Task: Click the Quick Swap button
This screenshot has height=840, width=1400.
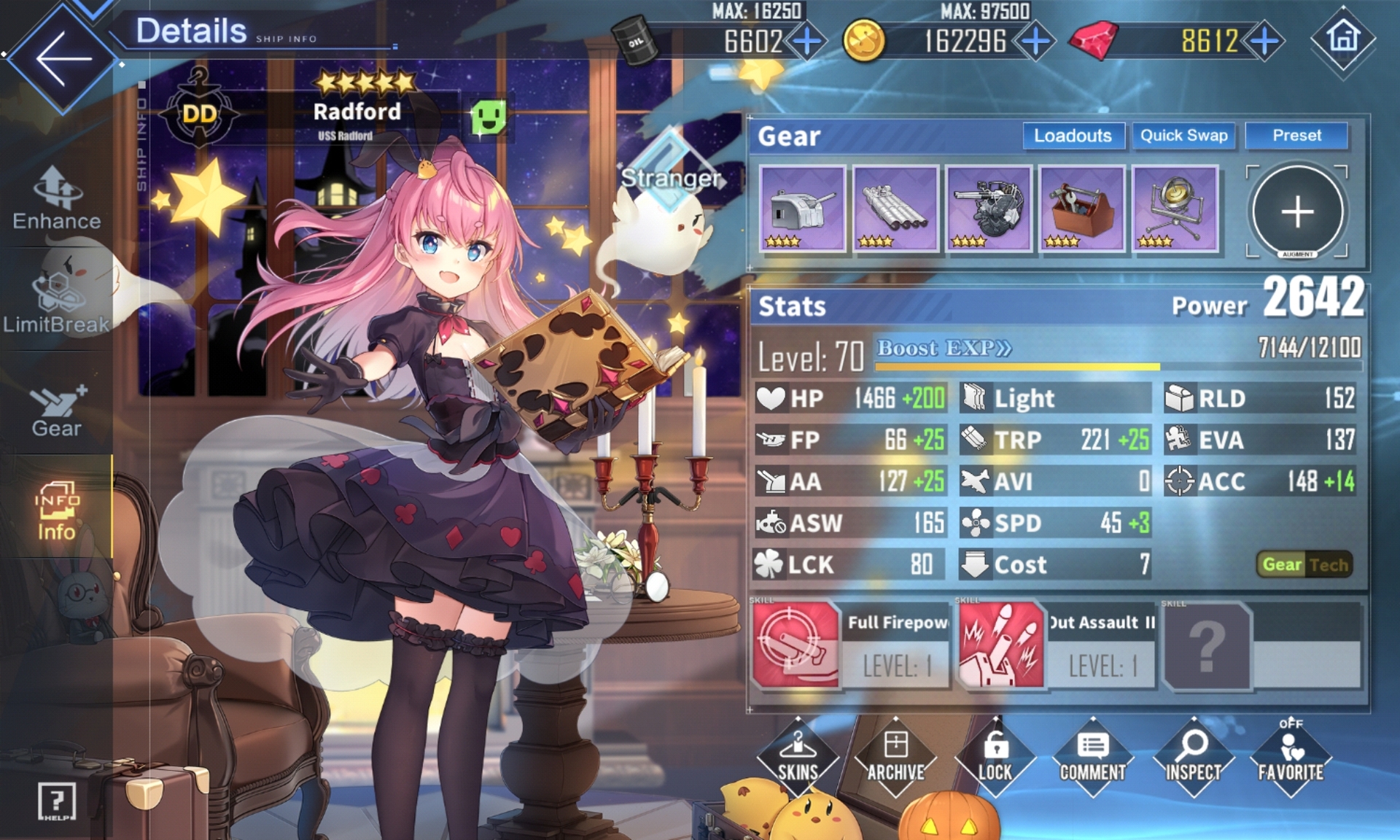Action: (x=1183, y=136)
